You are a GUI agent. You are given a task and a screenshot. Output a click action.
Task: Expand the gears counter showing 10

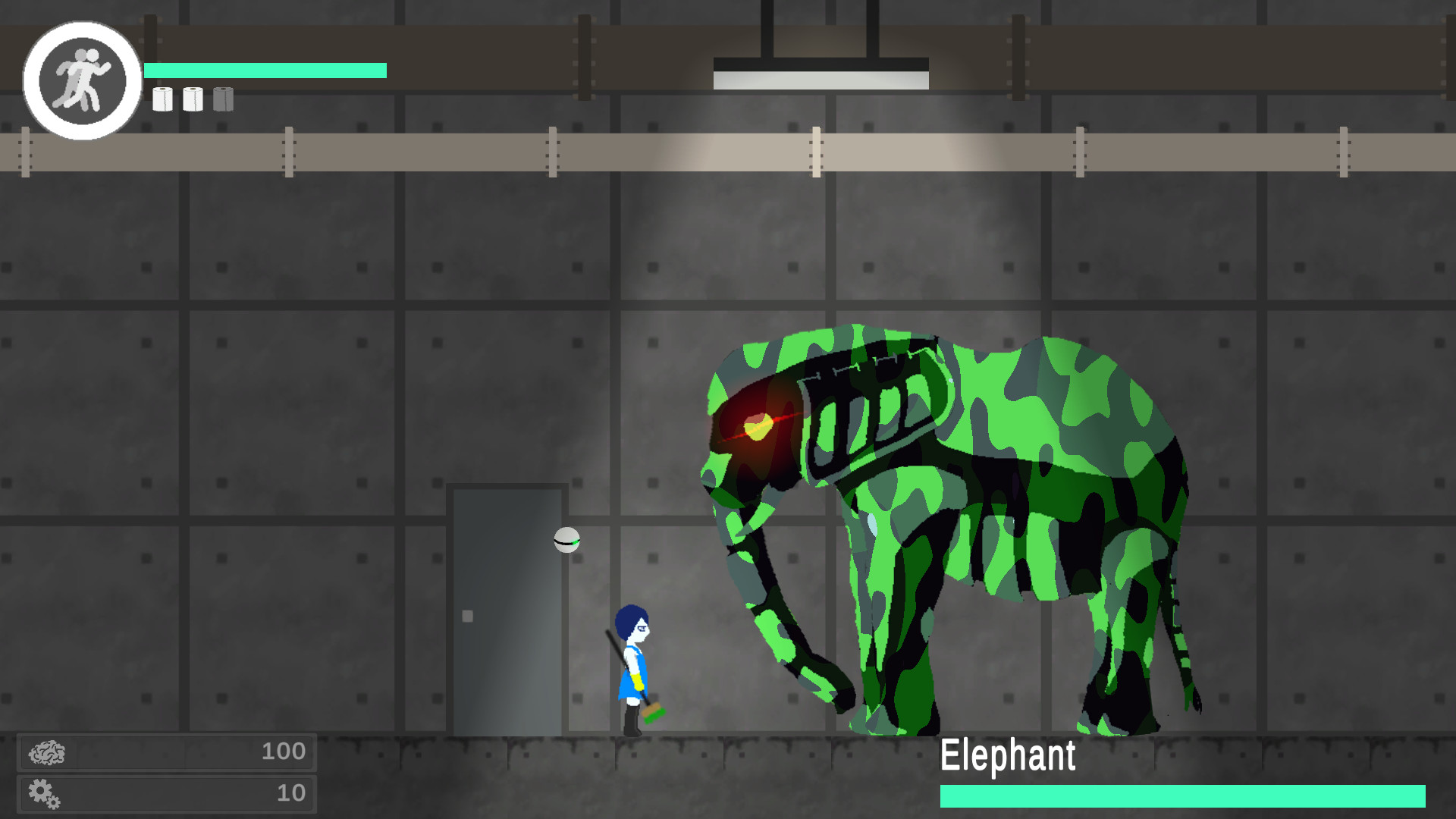point(286,794)
